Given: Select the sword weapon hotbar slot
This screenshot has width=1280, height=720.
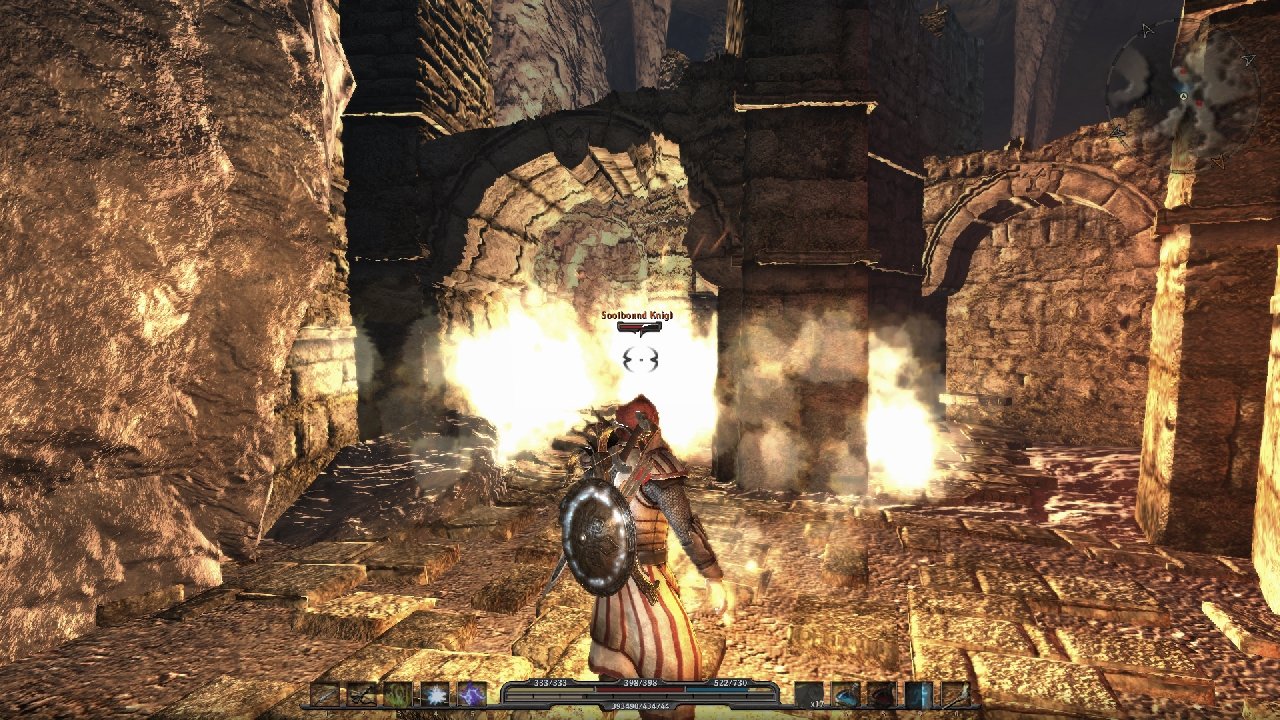Looking at the screenshot, I should 325,694.
